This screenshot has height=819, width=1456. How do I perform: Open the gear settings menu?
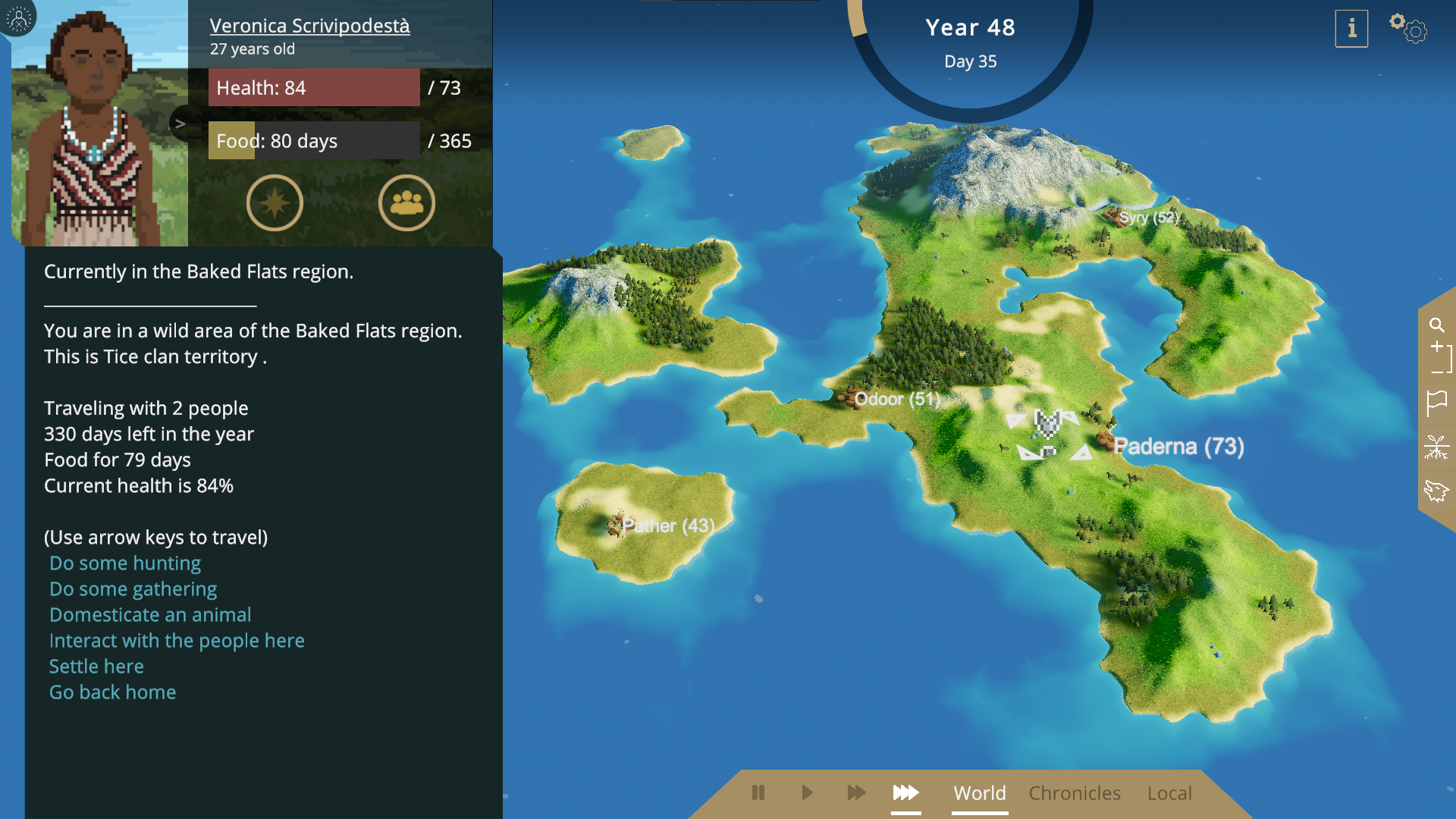[1408, 28]
